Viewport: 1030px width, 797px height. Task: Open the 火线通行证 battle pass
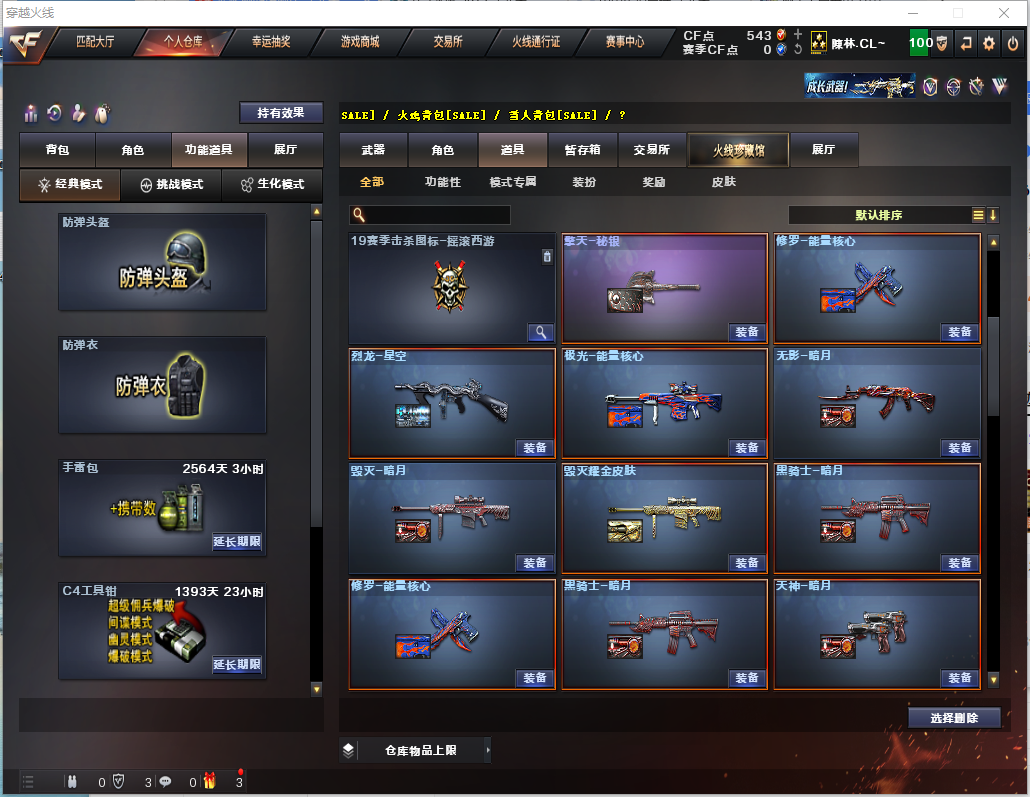(x=536, y=42)
